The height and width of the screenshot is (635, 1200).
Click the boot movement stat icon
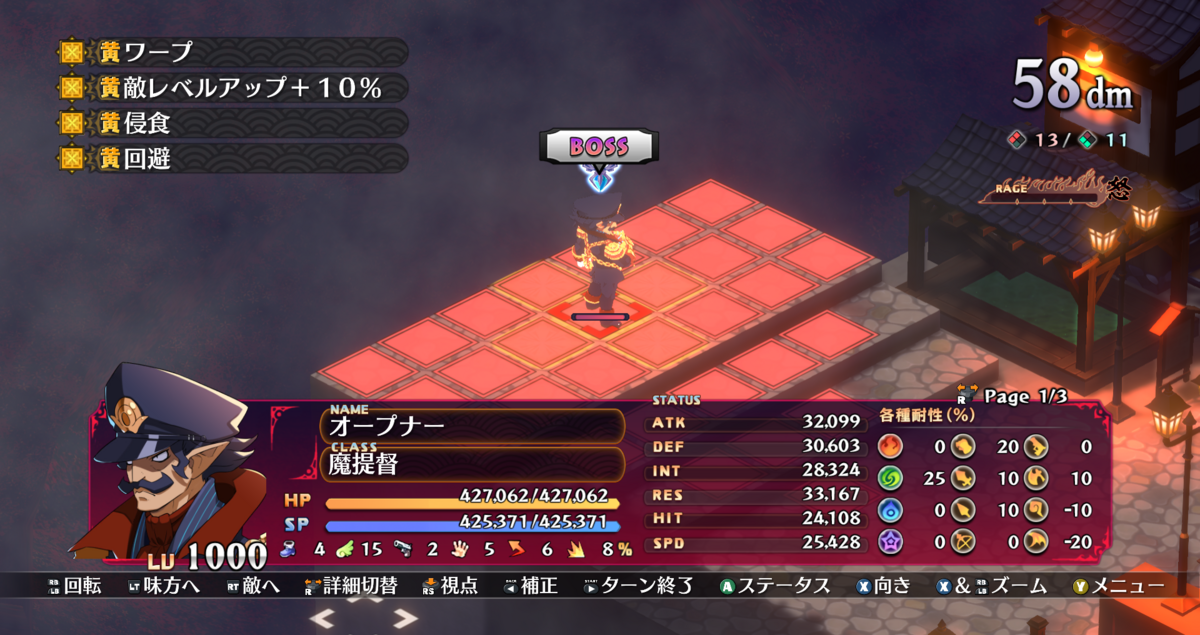pyautogui.click(x=289, y=549)
